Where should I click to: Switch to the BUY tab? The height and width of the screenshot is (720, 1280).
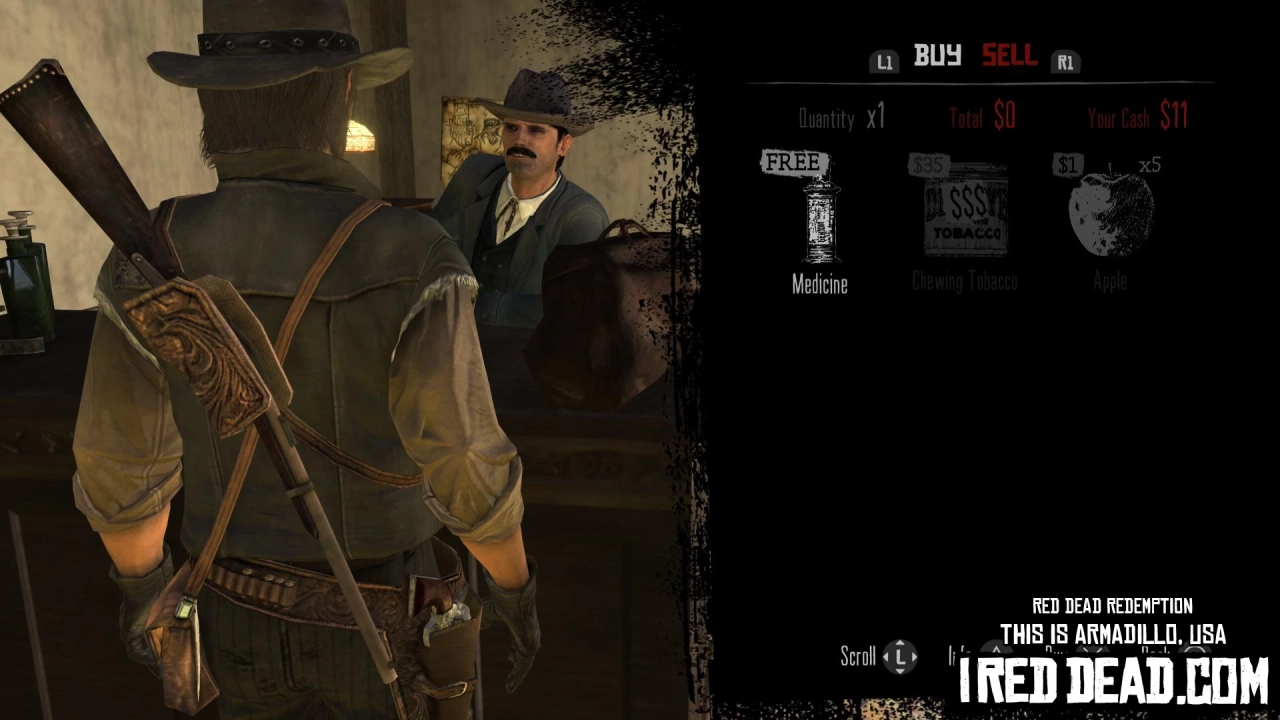click(936, 57)
